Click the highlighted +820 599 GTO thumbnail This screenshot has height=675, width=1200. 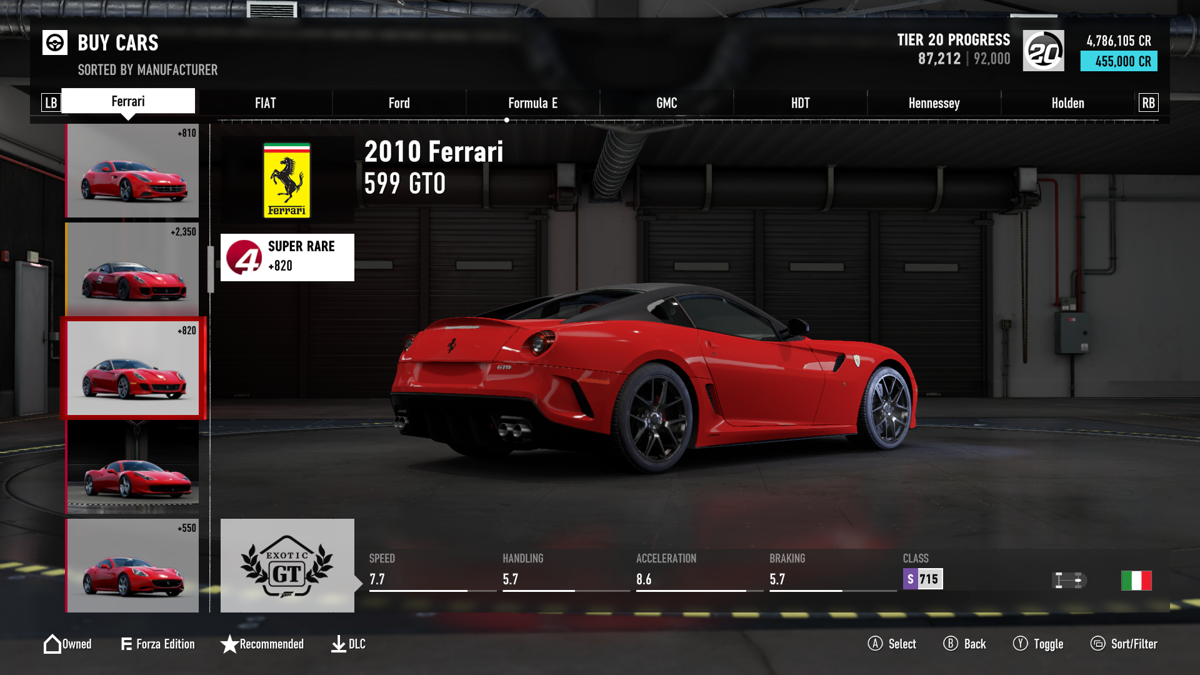(132, 368)
